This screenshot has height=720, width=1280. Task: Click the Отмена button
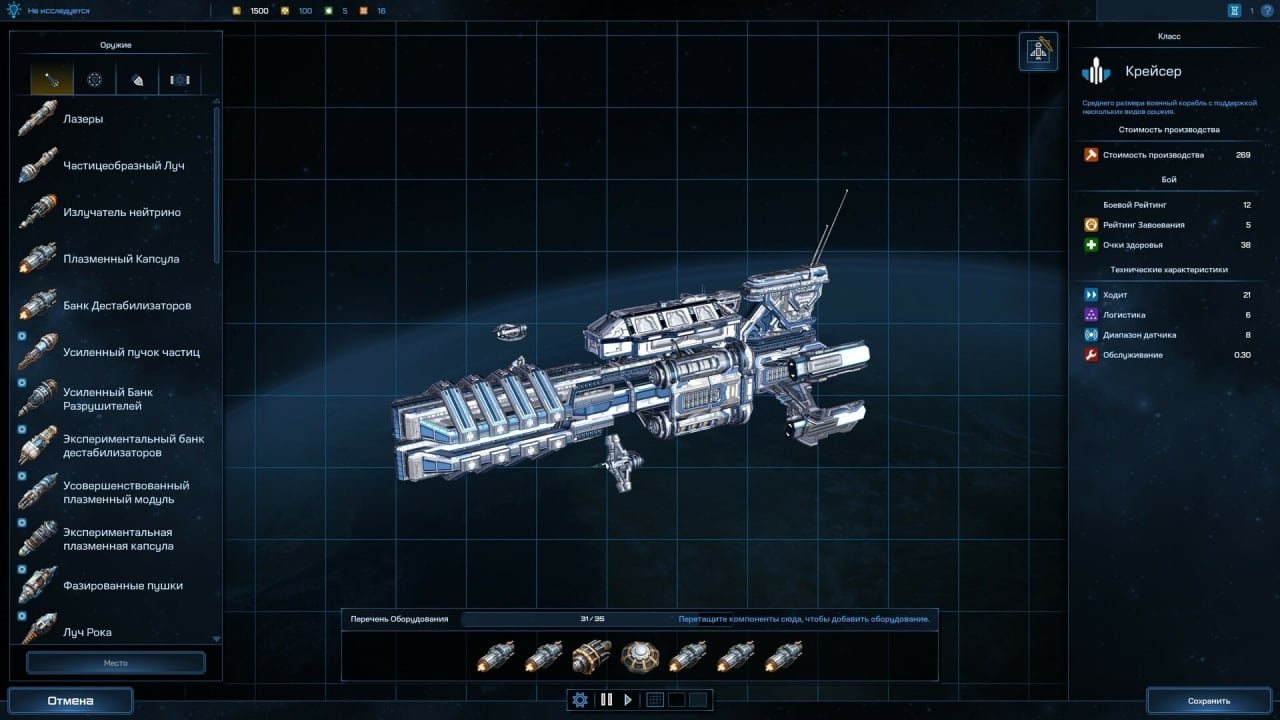pos(70,701)
